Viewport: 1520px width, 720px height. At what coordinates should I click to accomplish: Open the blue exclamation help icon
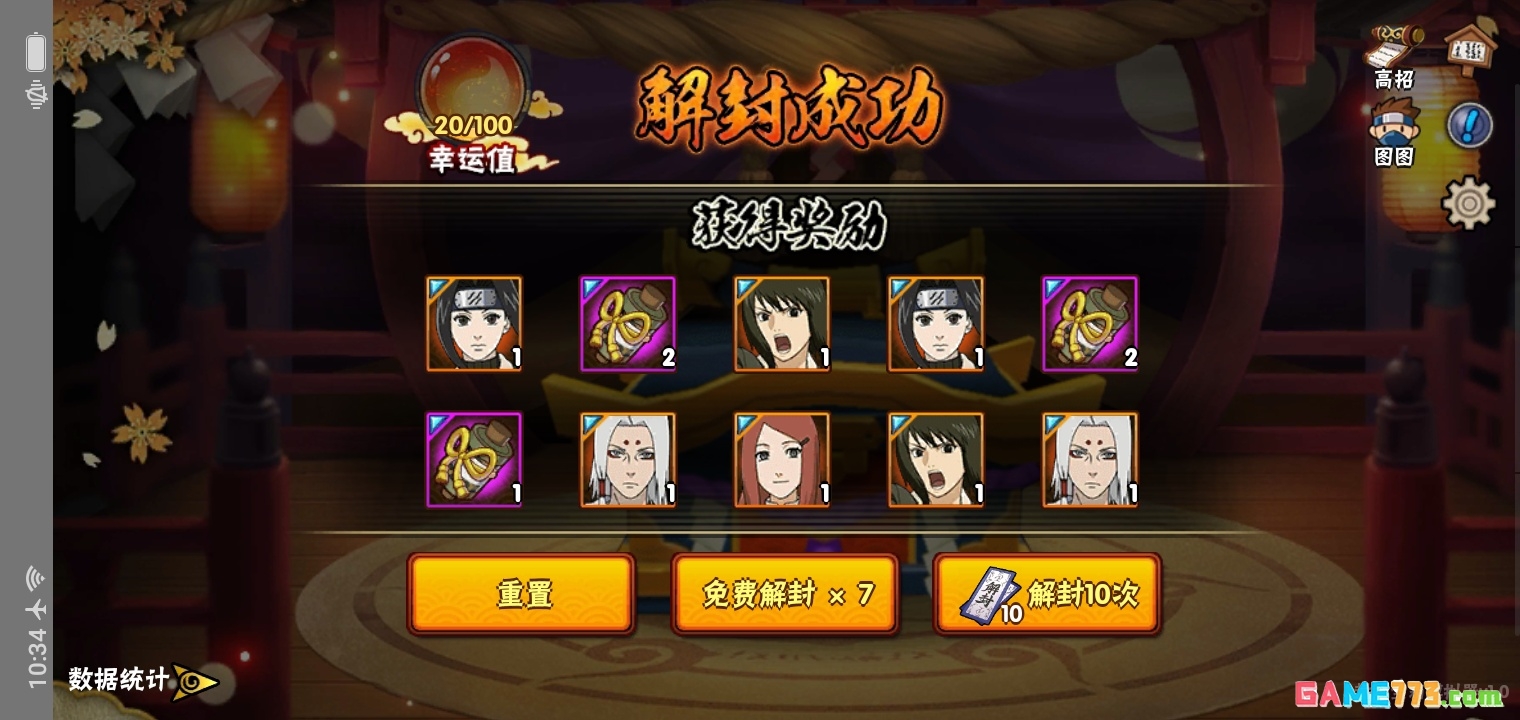[1469, 125]
